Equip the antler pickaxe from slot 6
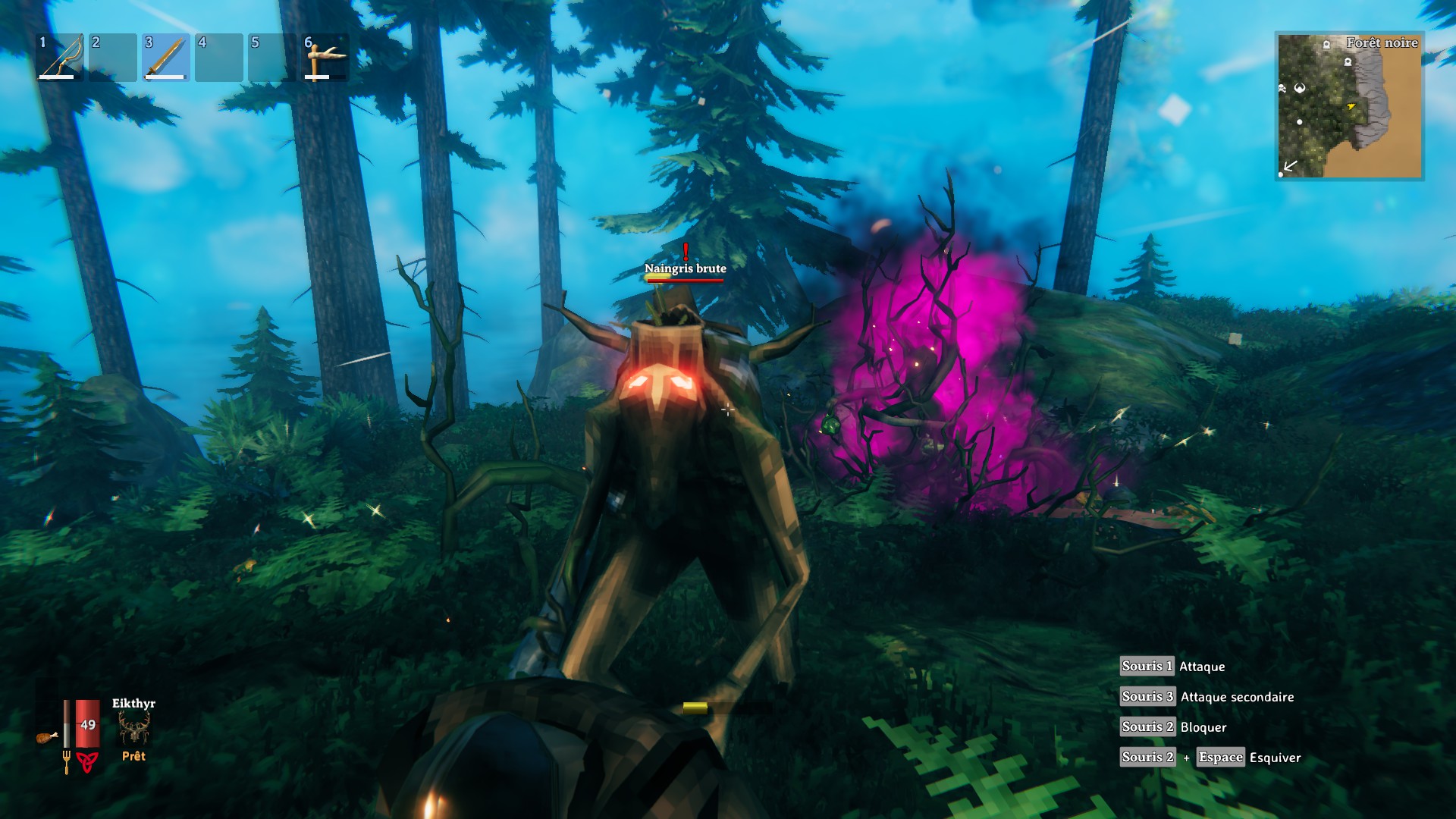 coord(325,58)
